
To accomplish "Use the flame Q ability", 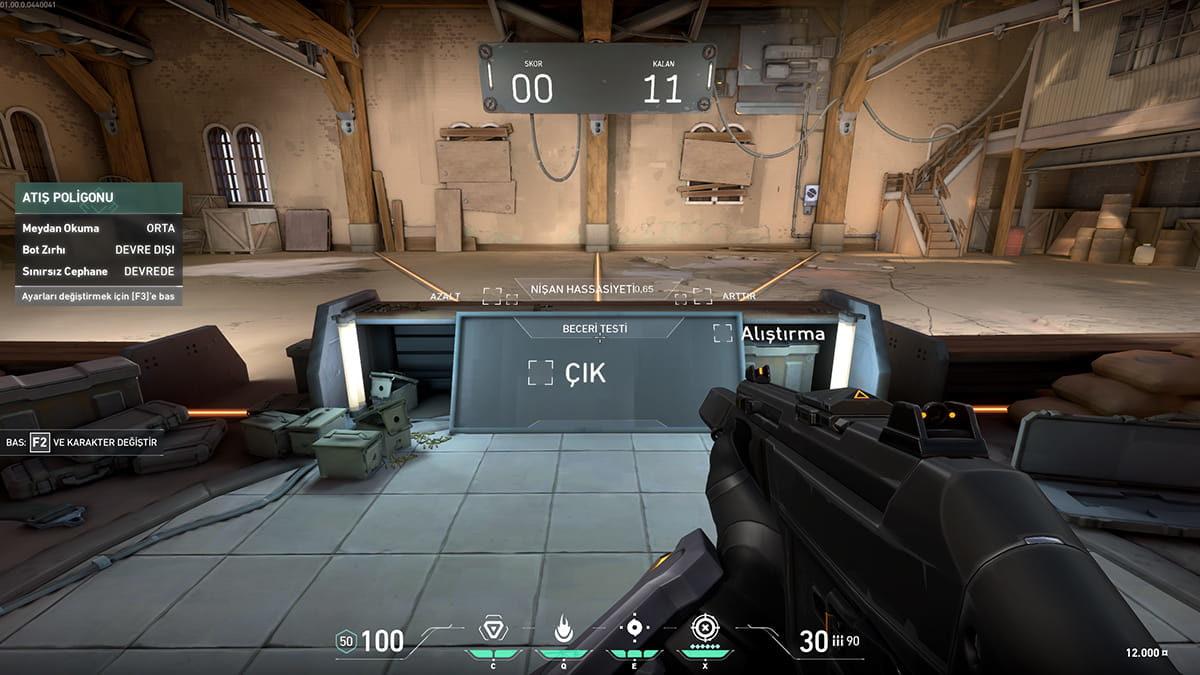I will [563, 630].
